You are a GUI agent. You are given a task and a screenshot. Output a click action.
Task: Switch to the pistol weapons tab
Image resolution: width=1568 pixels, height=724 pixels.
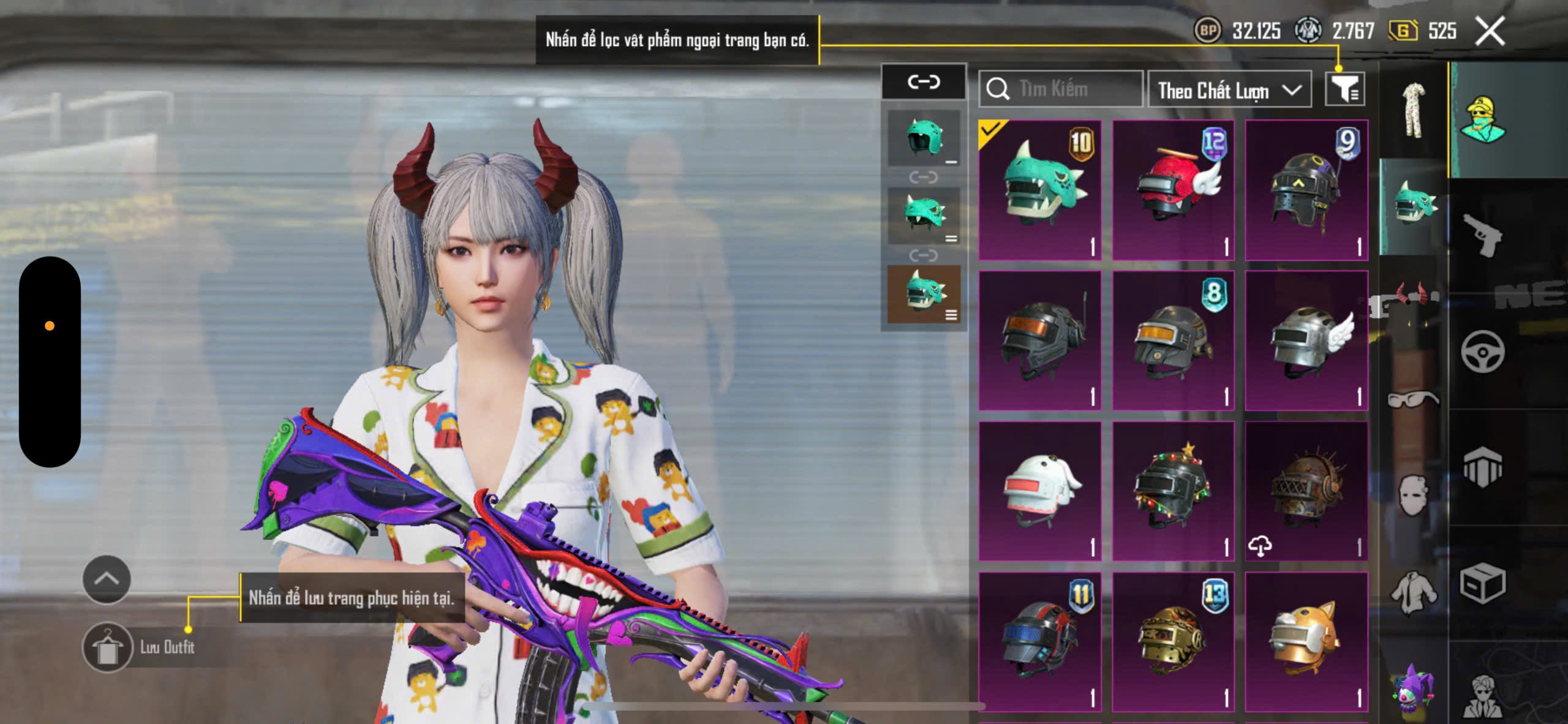[1482, 235]
